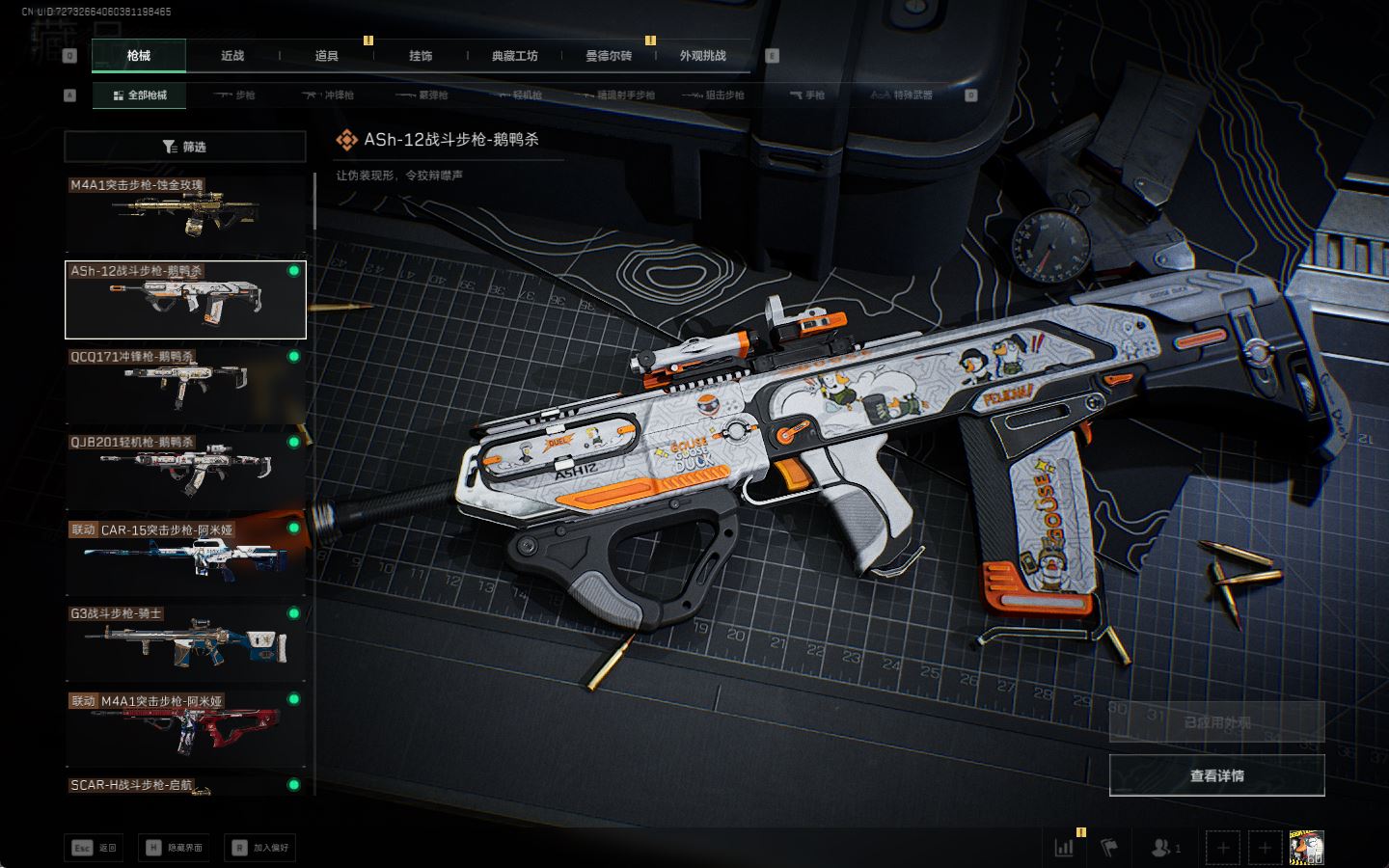1389x868 pixels.
Task: Pick the QJB201轻机枪-鹅鸭杀 skin
Action: pos(185,471)
